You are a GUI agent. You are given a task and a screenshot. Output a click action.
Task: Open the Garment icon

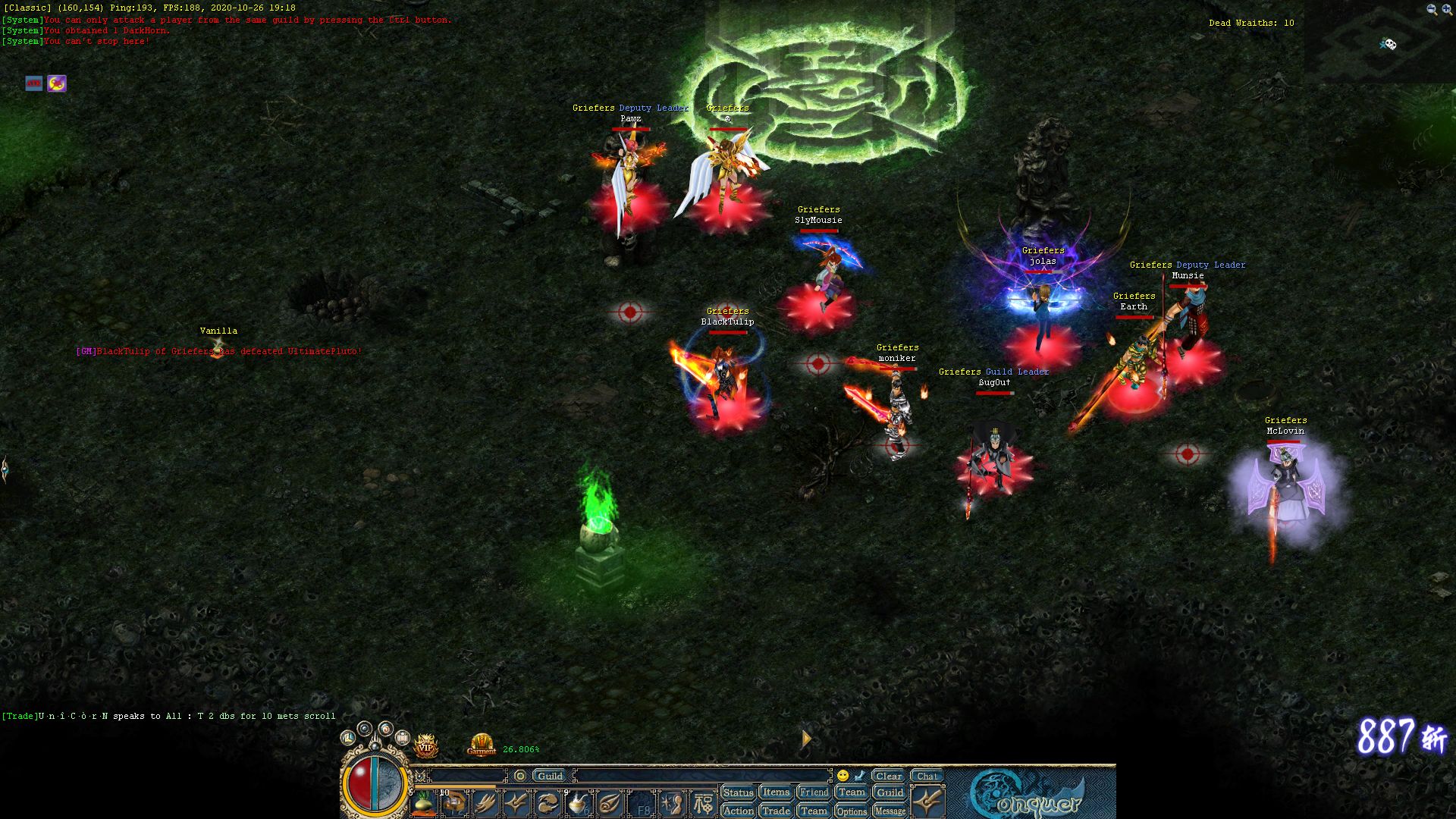[x=482, y=745]
